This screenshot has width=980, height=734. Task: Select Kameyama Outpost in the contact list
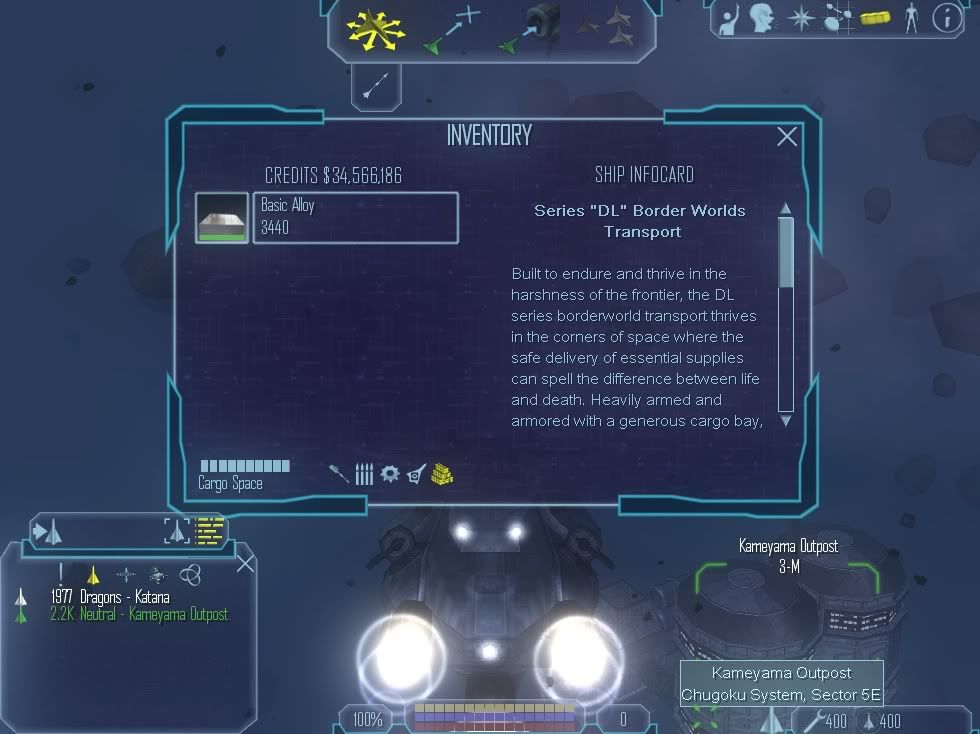point(139,614)
